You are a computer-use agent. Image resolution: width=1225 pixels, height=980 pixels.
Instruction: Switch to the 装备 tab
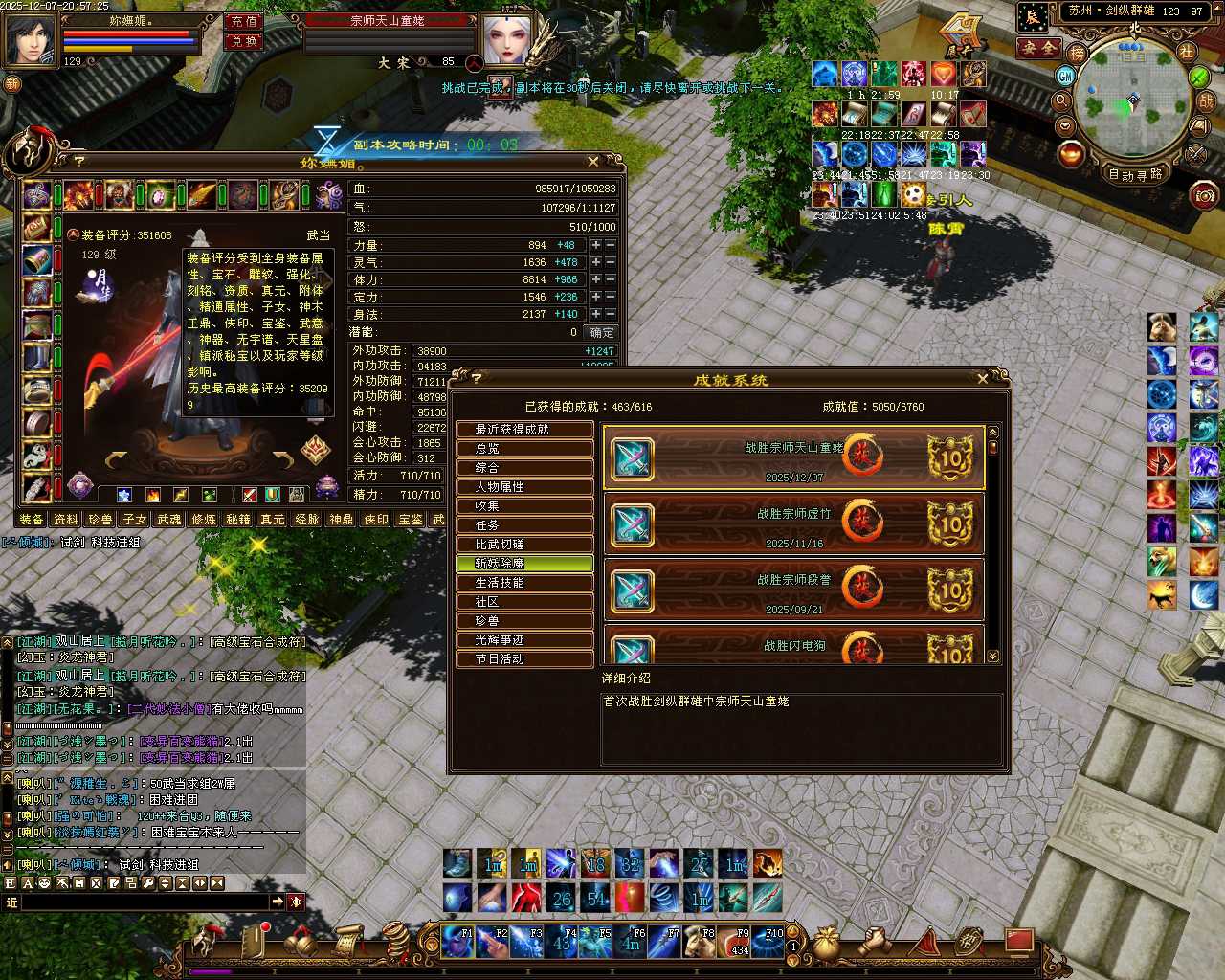click(32, 520)
